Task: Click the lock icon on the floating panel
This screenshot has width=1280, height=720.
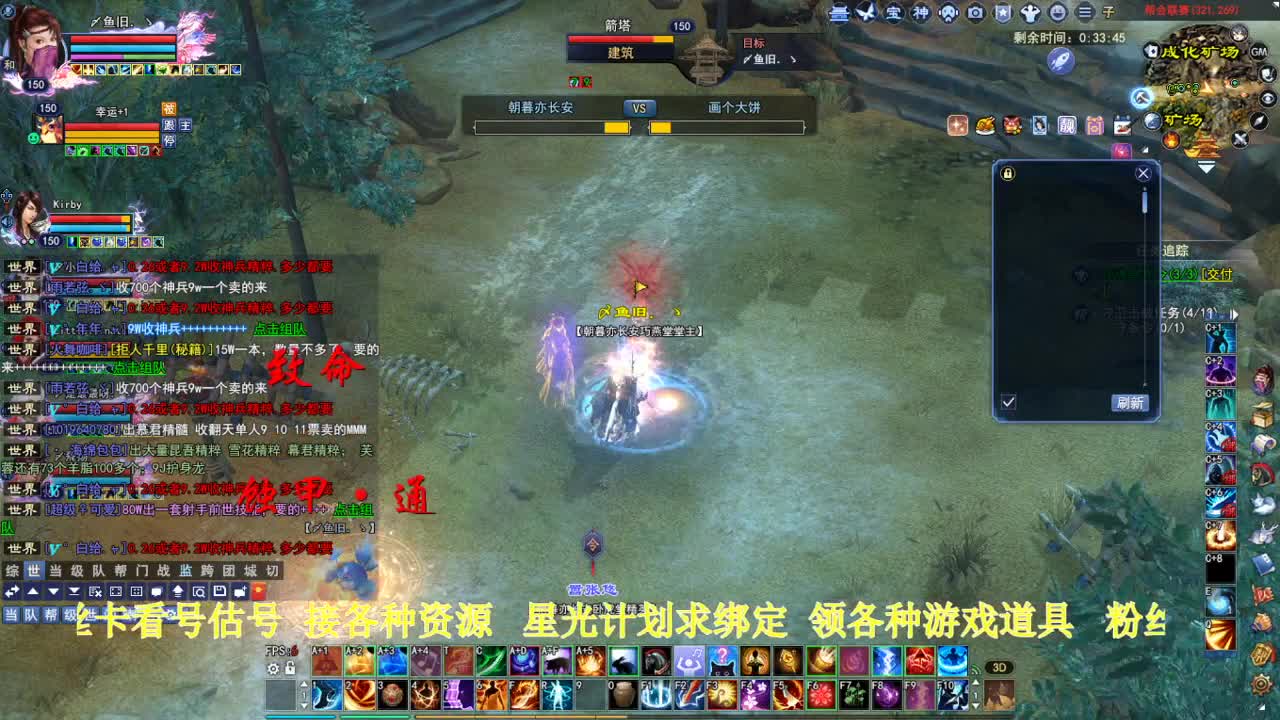Action: click(1006, 174)
